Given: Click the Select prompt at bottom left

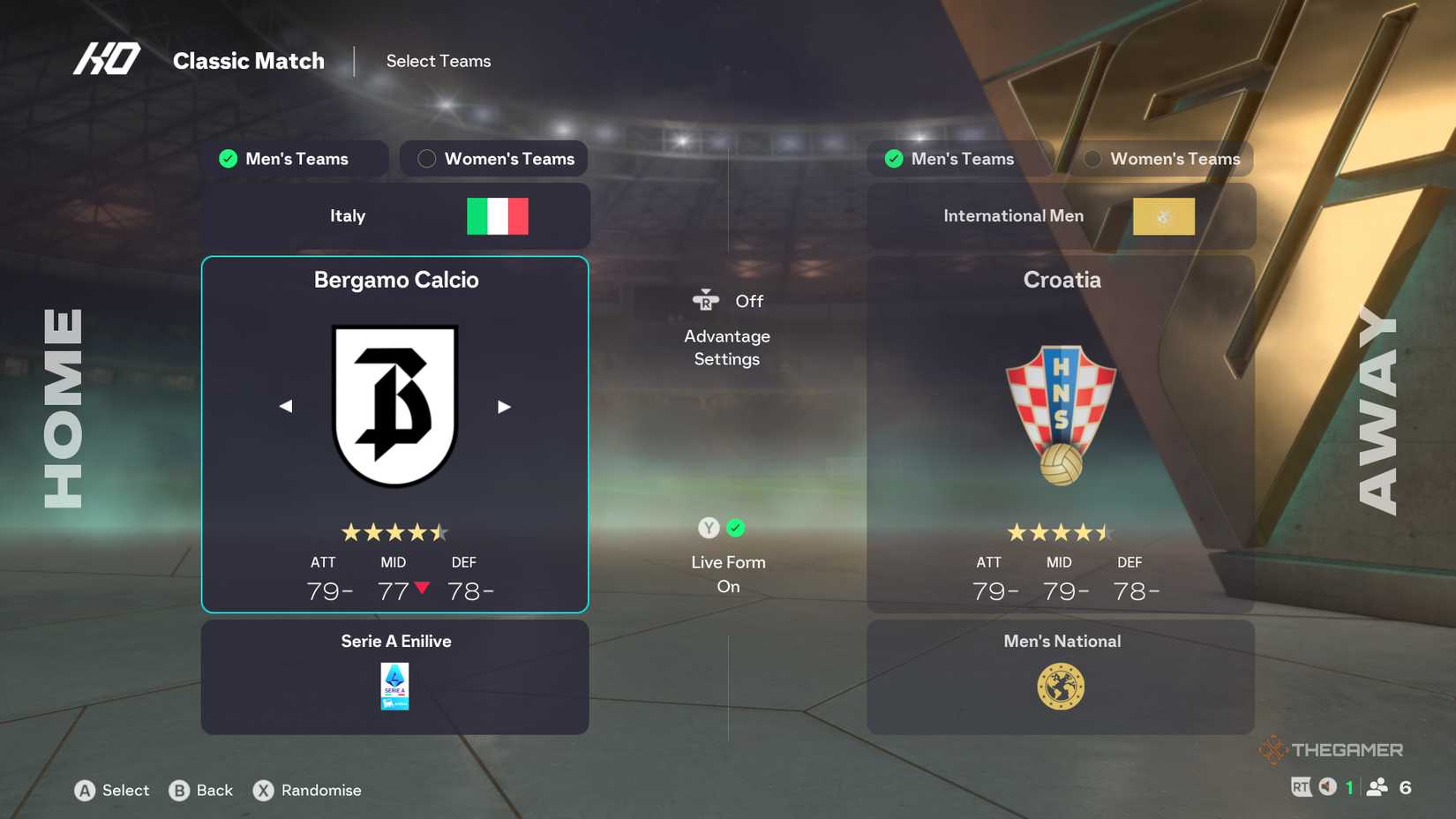Looking at the screenshot, I should click(112, 791).
